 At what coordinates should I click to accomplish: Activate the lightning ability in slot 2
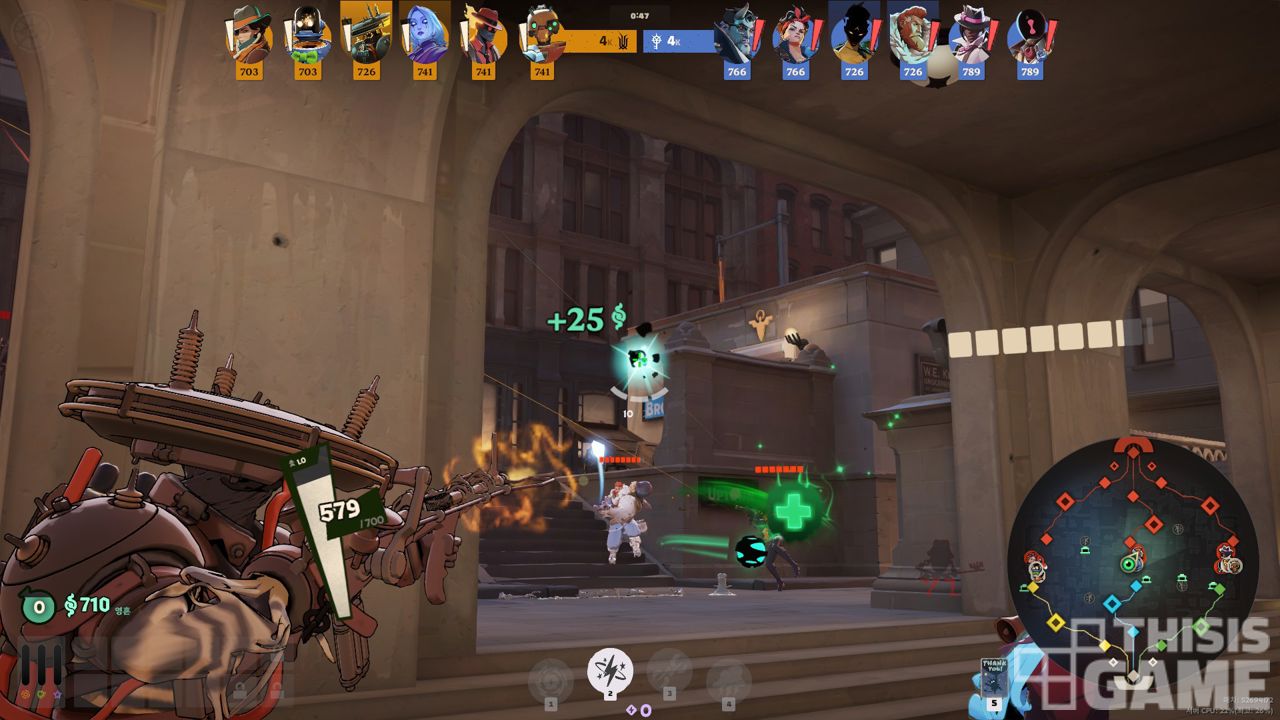pyautogui.click(x=609, y=669)
